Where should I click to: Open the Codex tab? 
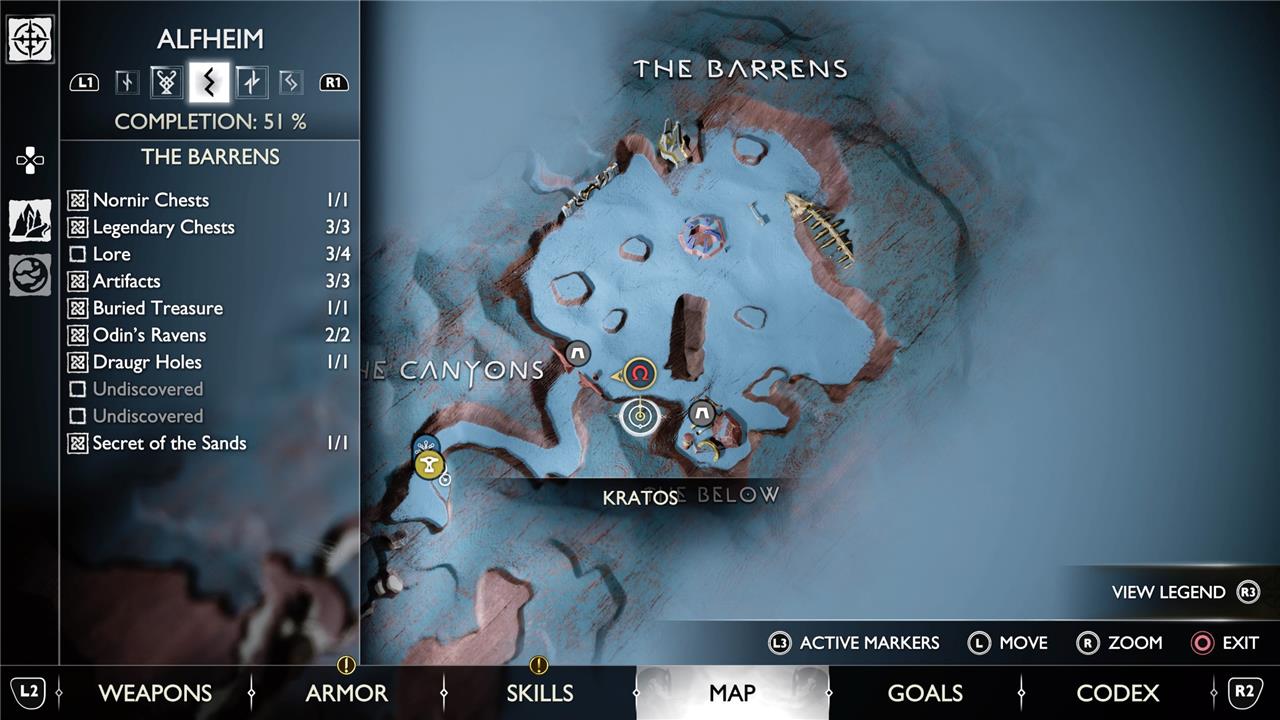[1117, 693]
